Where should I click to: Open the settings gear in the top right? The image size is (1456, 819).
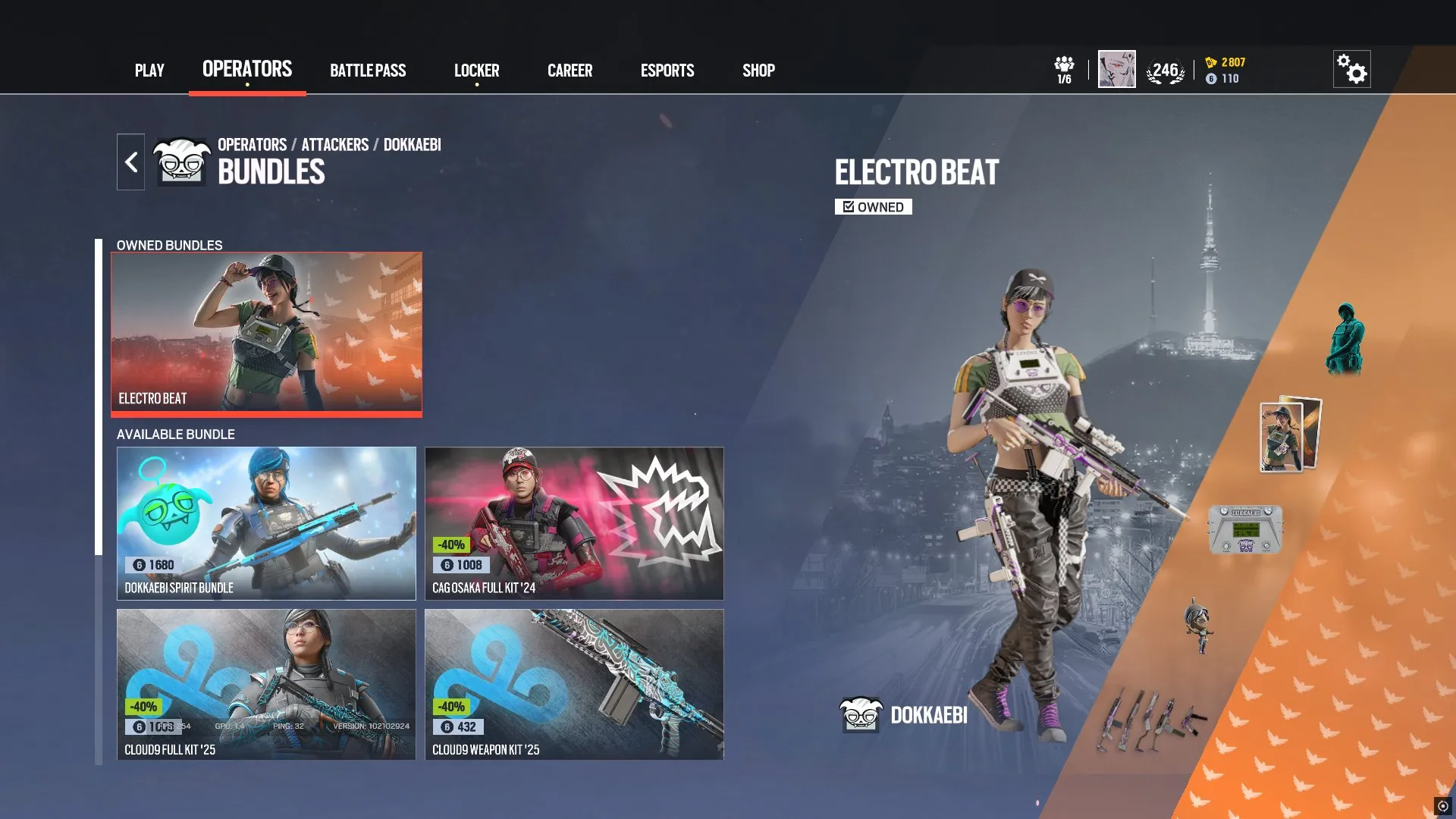(x=1353, y=68)
